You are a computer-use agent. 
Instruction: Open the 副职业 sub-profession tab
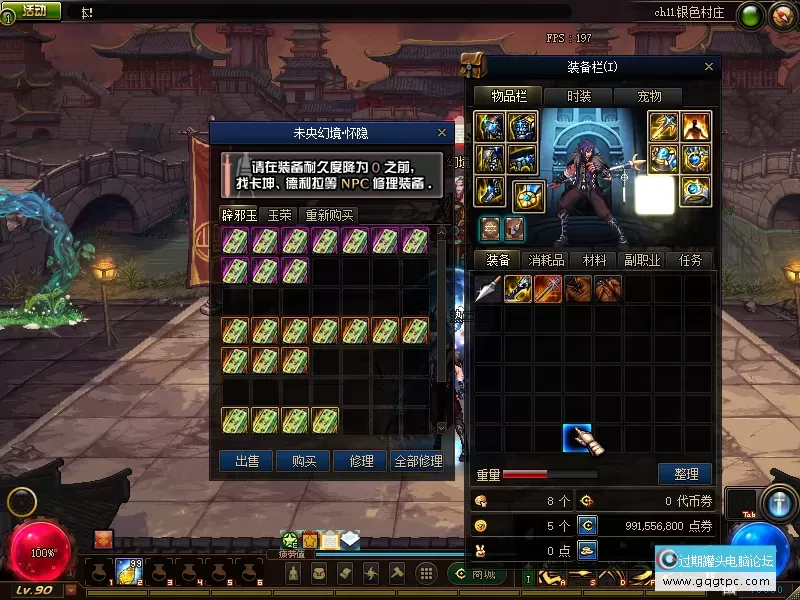(642, 260)
